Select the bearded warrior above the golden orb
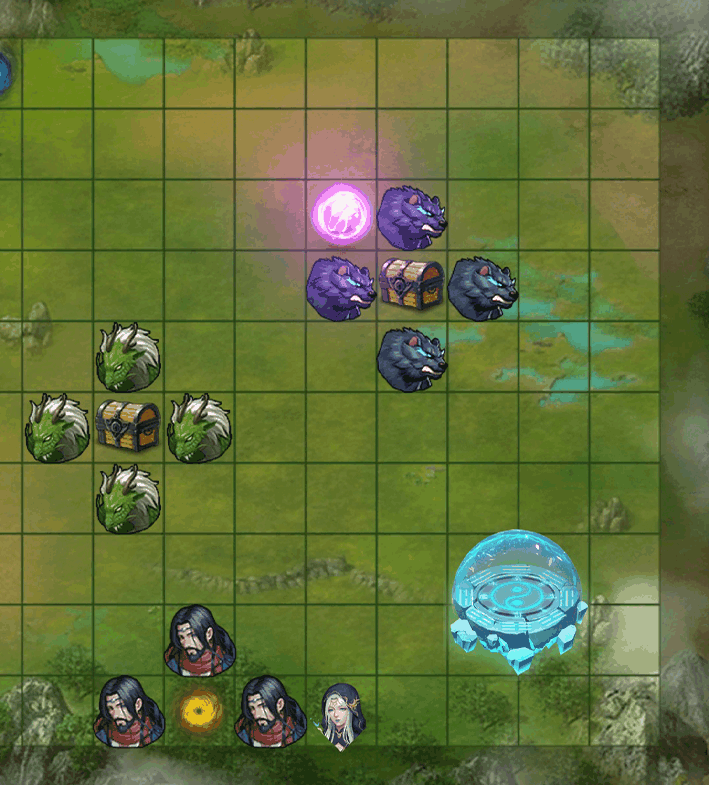Image resolution: width=709 pixels, height=785 pixels. click(x=200, y=640)
